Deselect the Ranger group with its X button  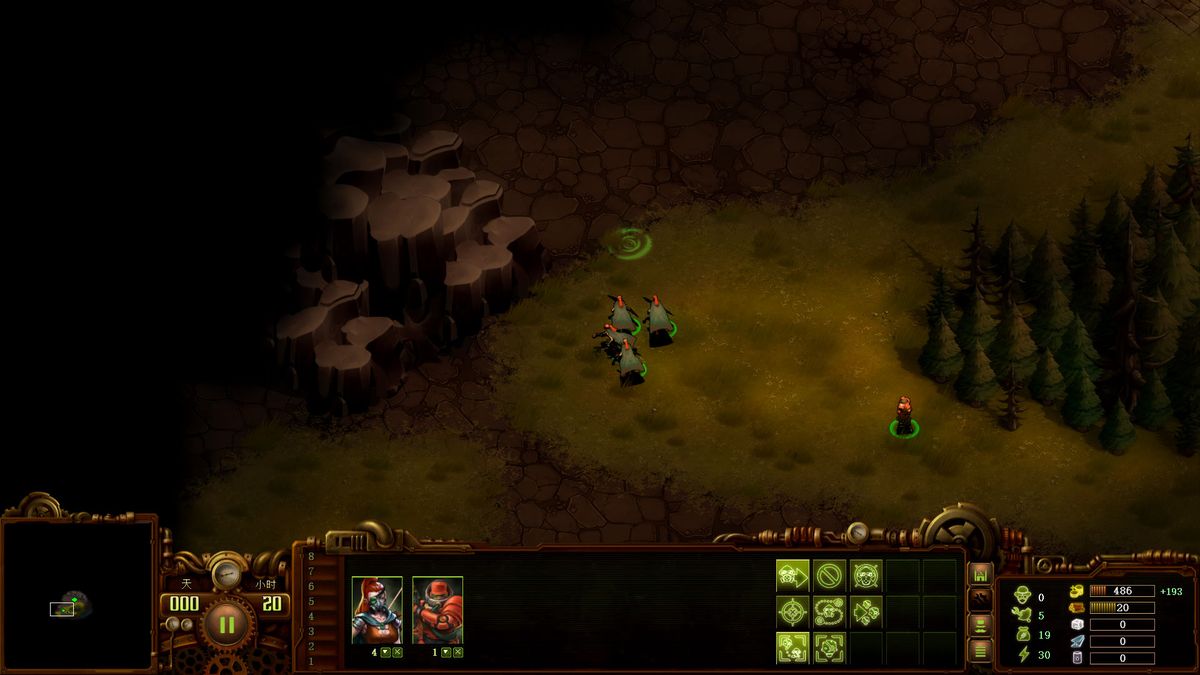click(x=397, y=652)
